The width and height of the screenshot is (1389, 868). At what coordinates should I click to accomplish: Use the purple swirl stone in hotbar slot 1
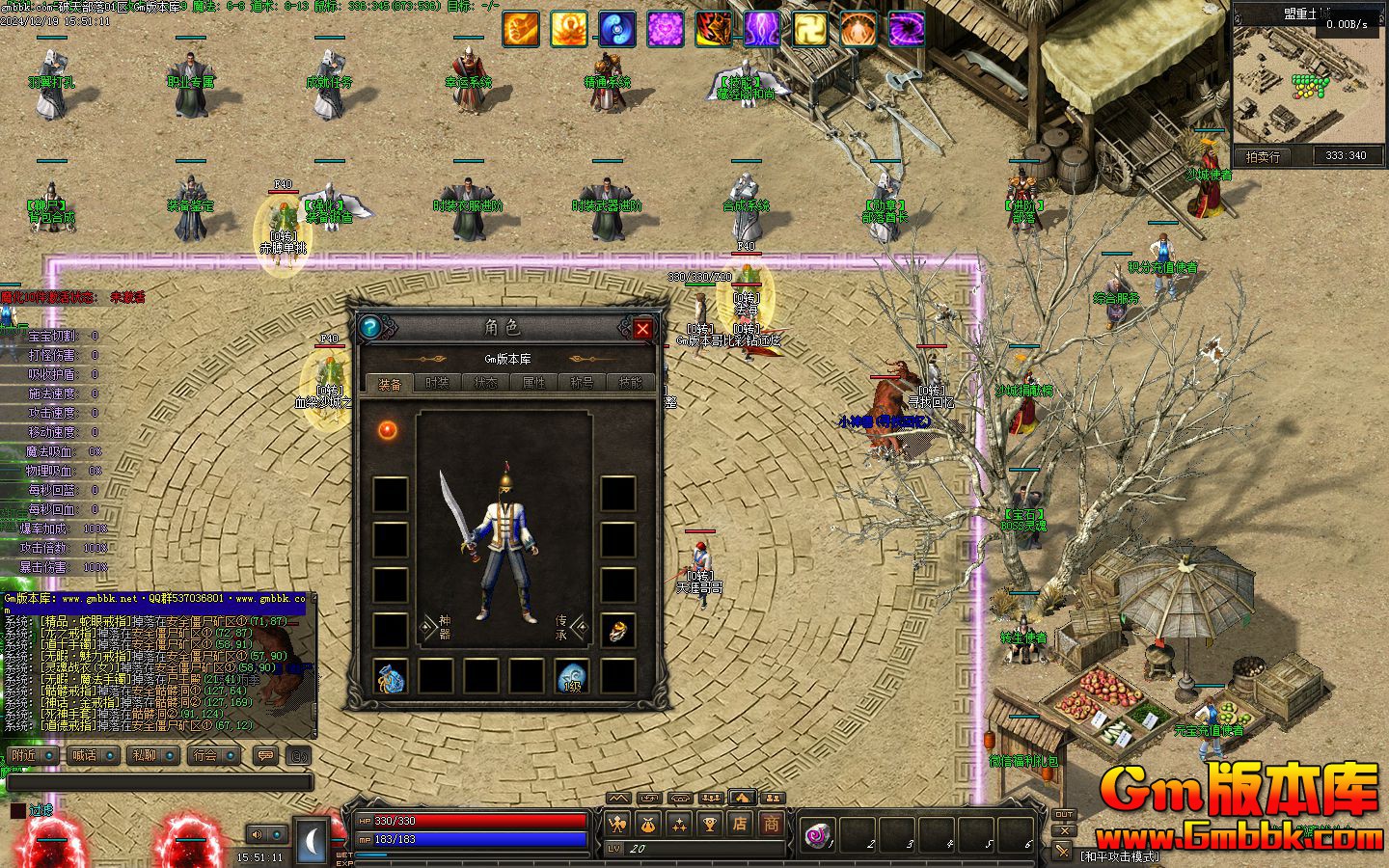point(818,832)
